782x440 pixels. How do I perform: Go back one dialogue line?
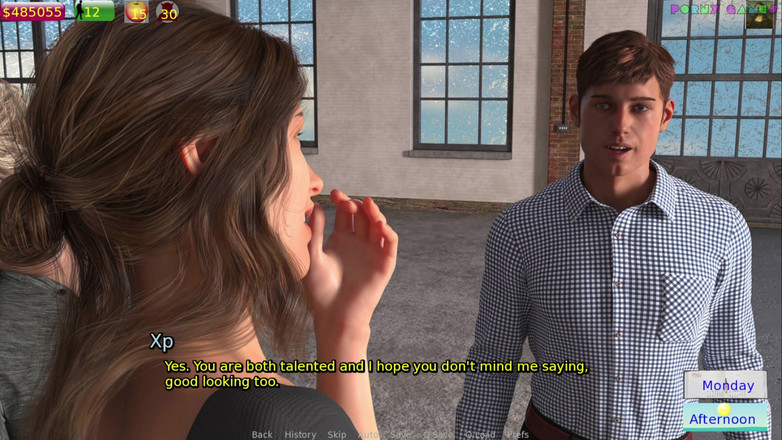pyautogui.click(x=262, y=434)
